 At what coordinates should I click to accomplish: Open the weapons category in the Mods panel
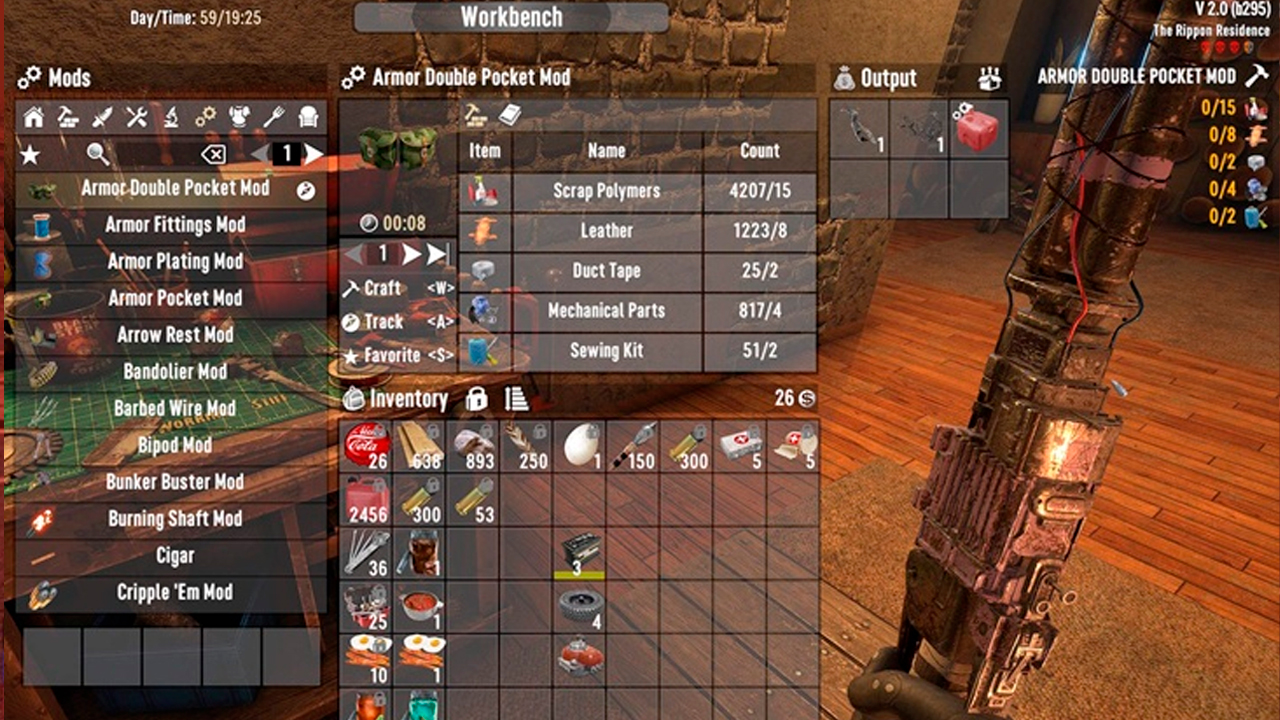[x=102, y=118]
